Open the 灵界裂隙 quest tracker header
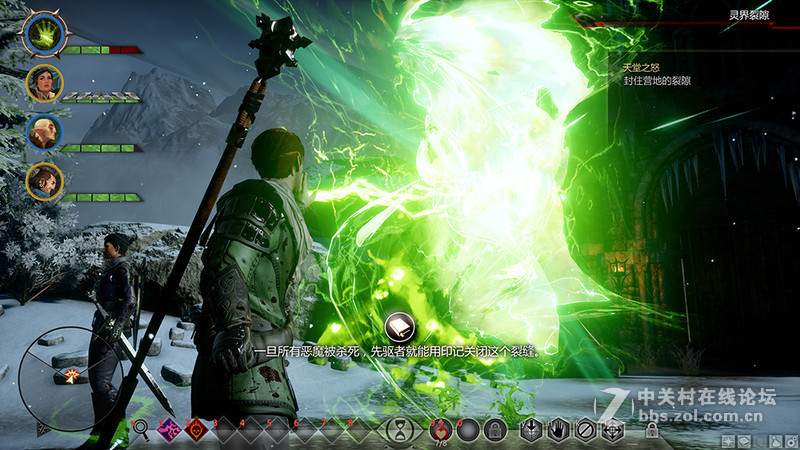The width and height of the screenshot is (800, 450). [748, 15]
